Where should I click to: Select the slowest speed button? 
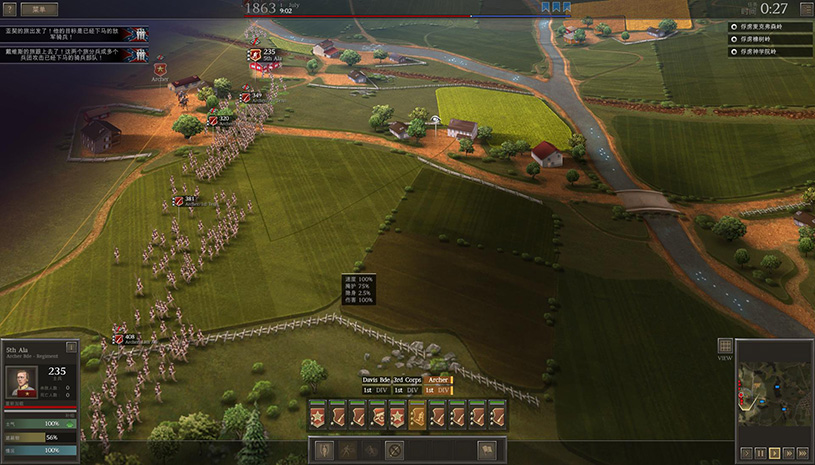tap(745, 453)
